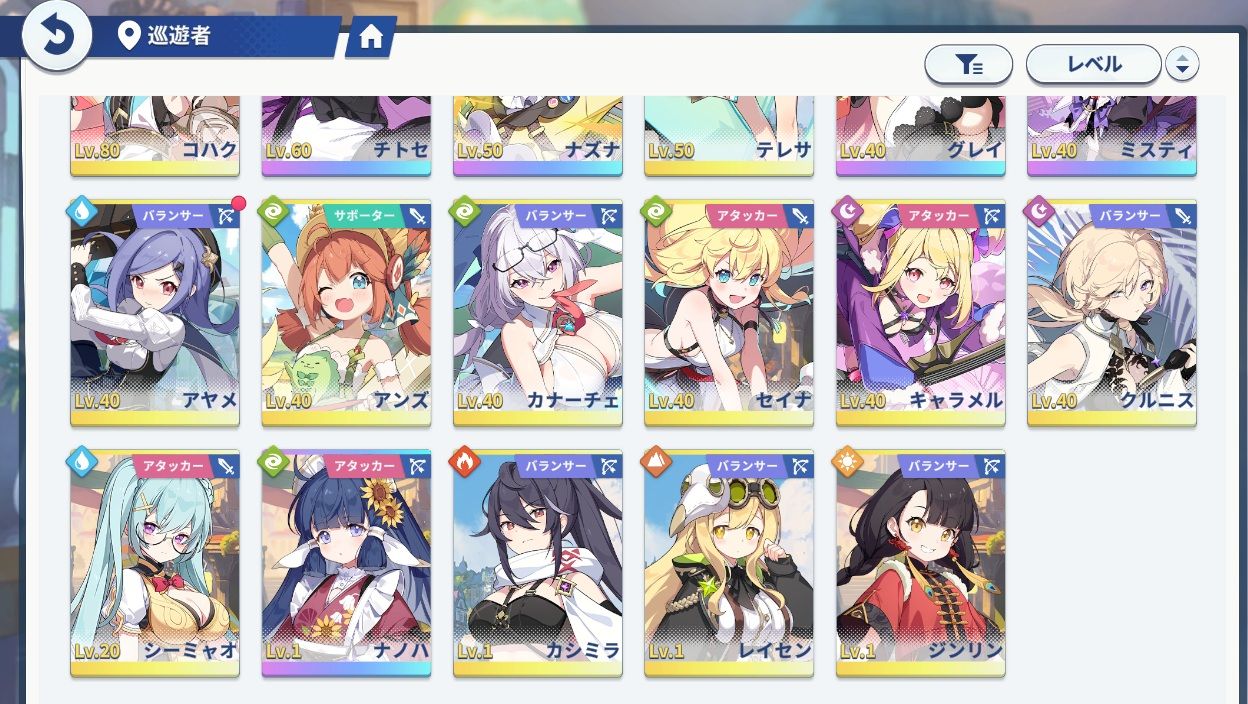View the クルニス character card

[x=1111, y=312]
